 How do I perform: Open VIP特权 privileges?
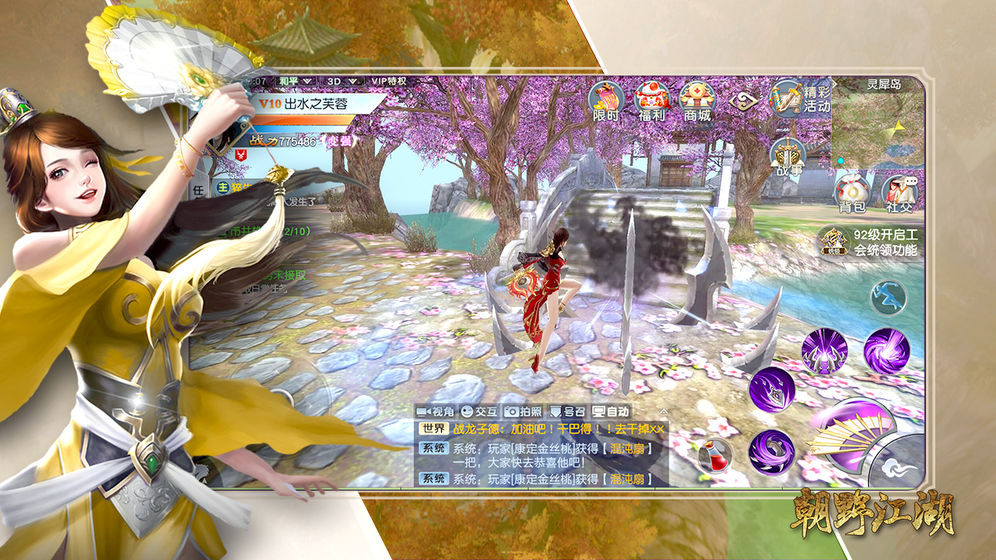pyautogui.click(x=389, y=81)
